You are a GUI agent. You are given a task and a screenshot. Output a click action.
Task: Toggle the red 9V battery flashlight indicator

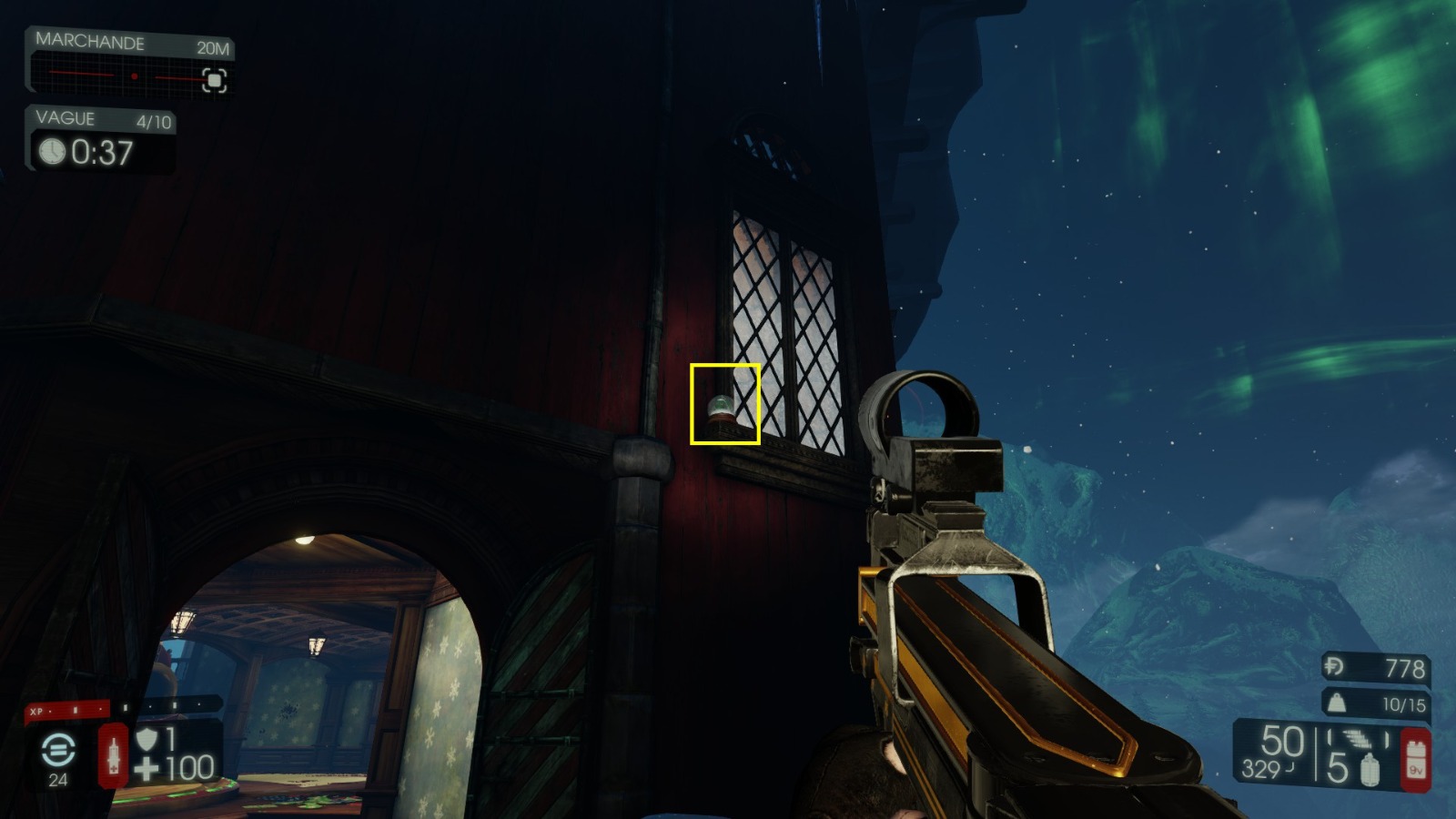pos(1416,757)
